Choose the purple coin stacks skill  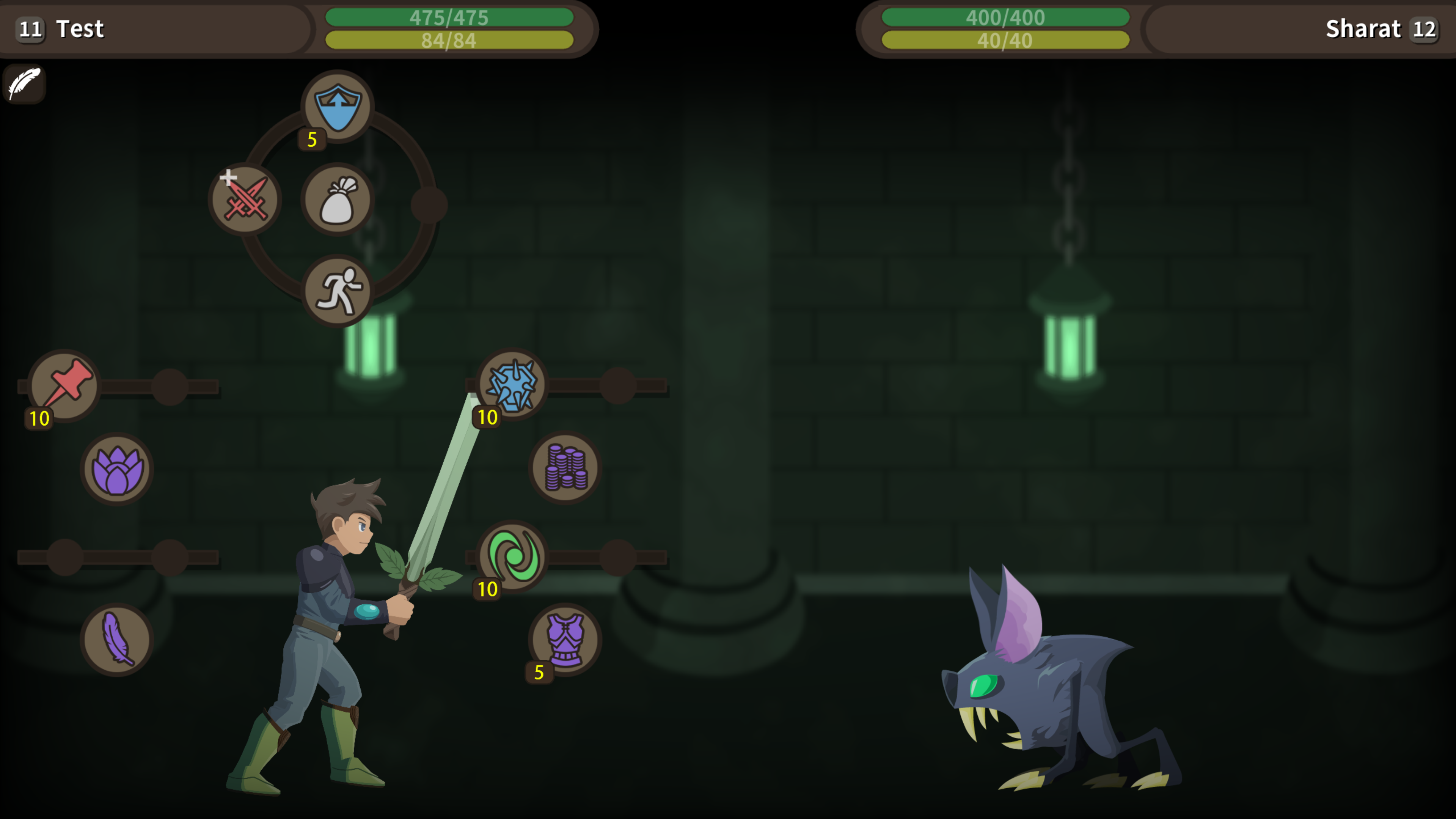pyautogui.click(x=565, y=468)
